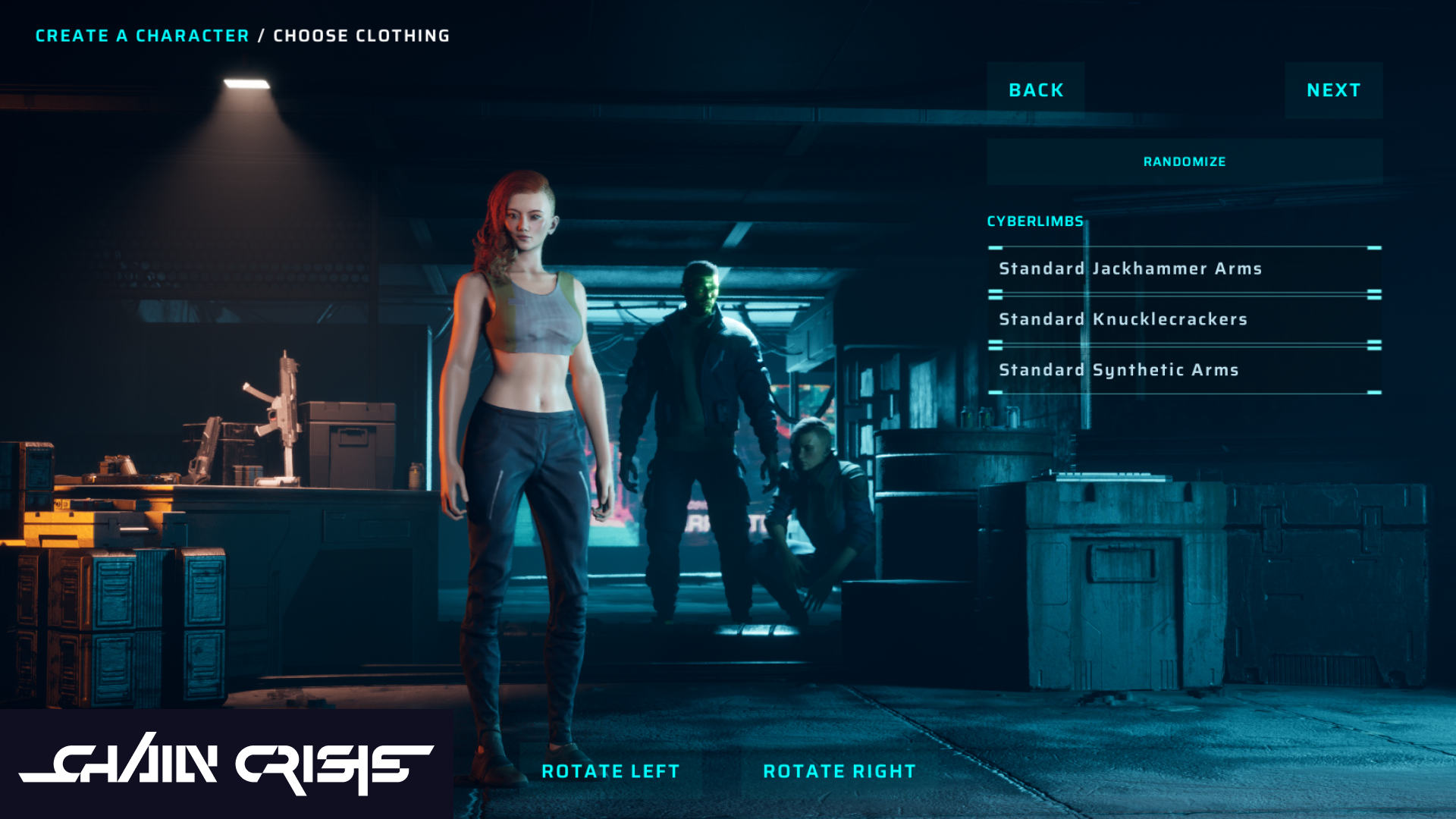Randomize the character's appearance

click(x=1184, y=162)
